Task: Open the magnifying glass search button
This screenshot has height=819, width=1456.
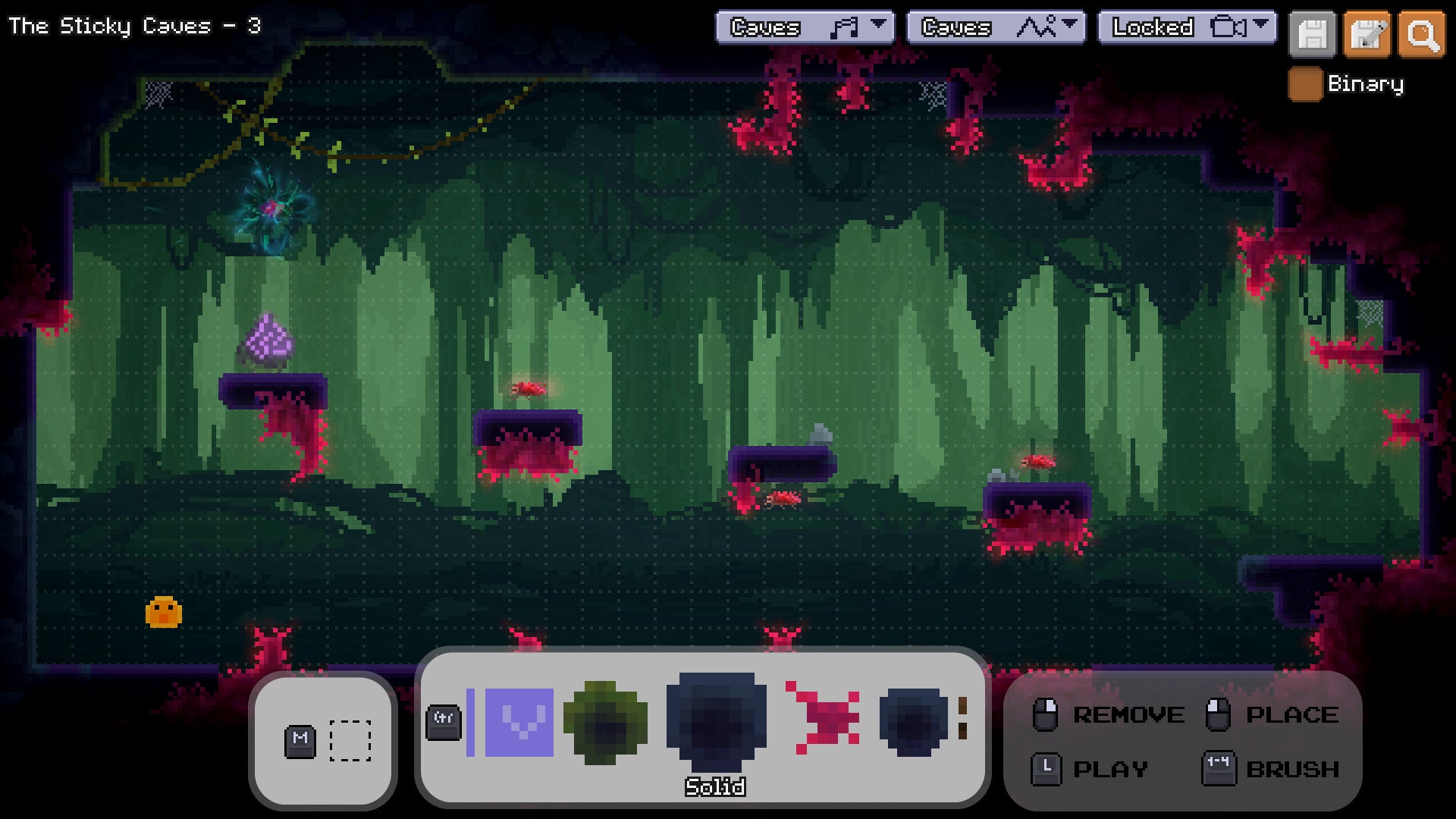Action: pos(1421,35)
